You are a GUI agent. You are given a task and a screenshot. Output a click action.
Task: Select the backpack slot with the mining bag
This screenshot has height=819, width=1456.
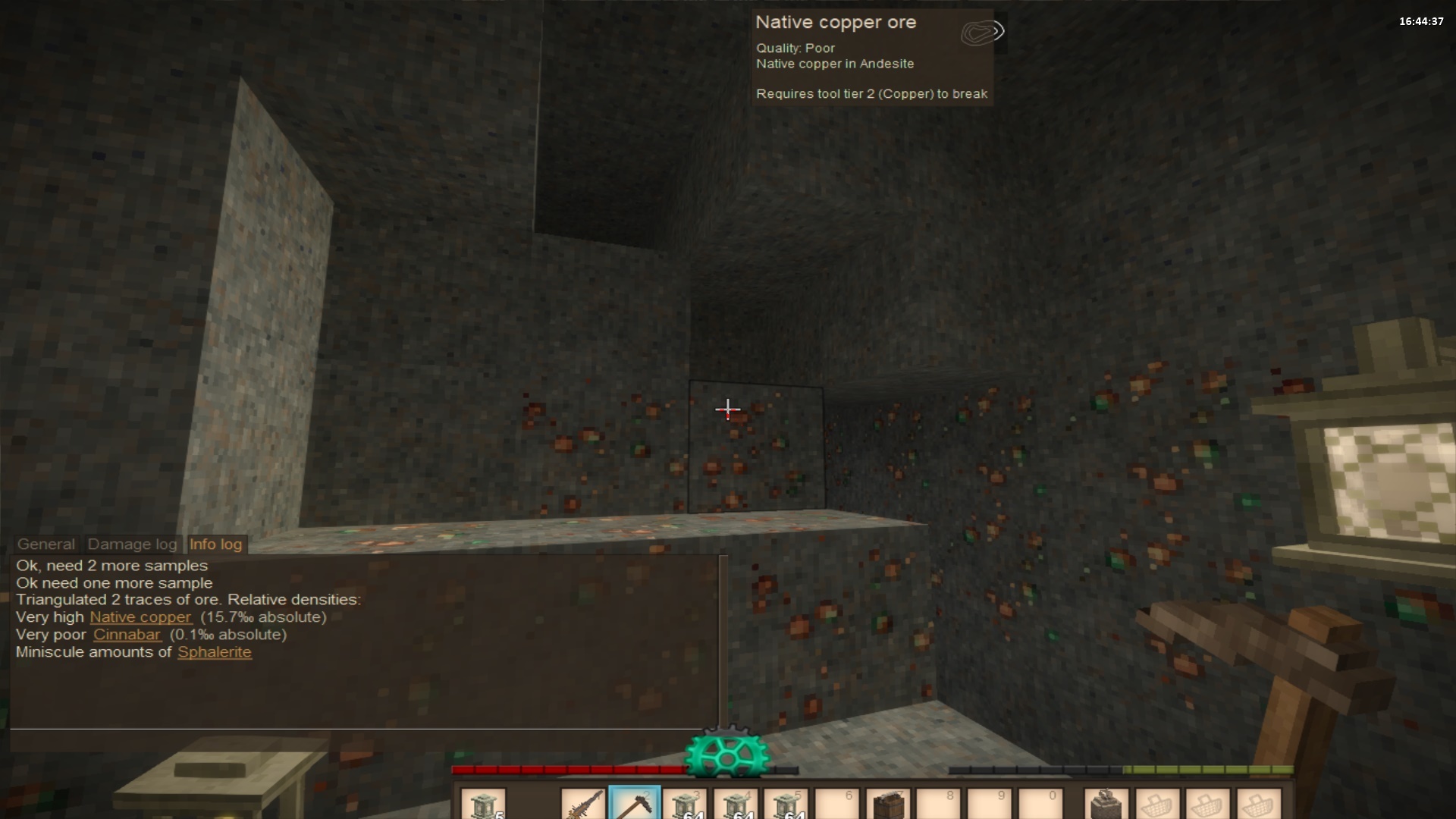(1106, 804)
